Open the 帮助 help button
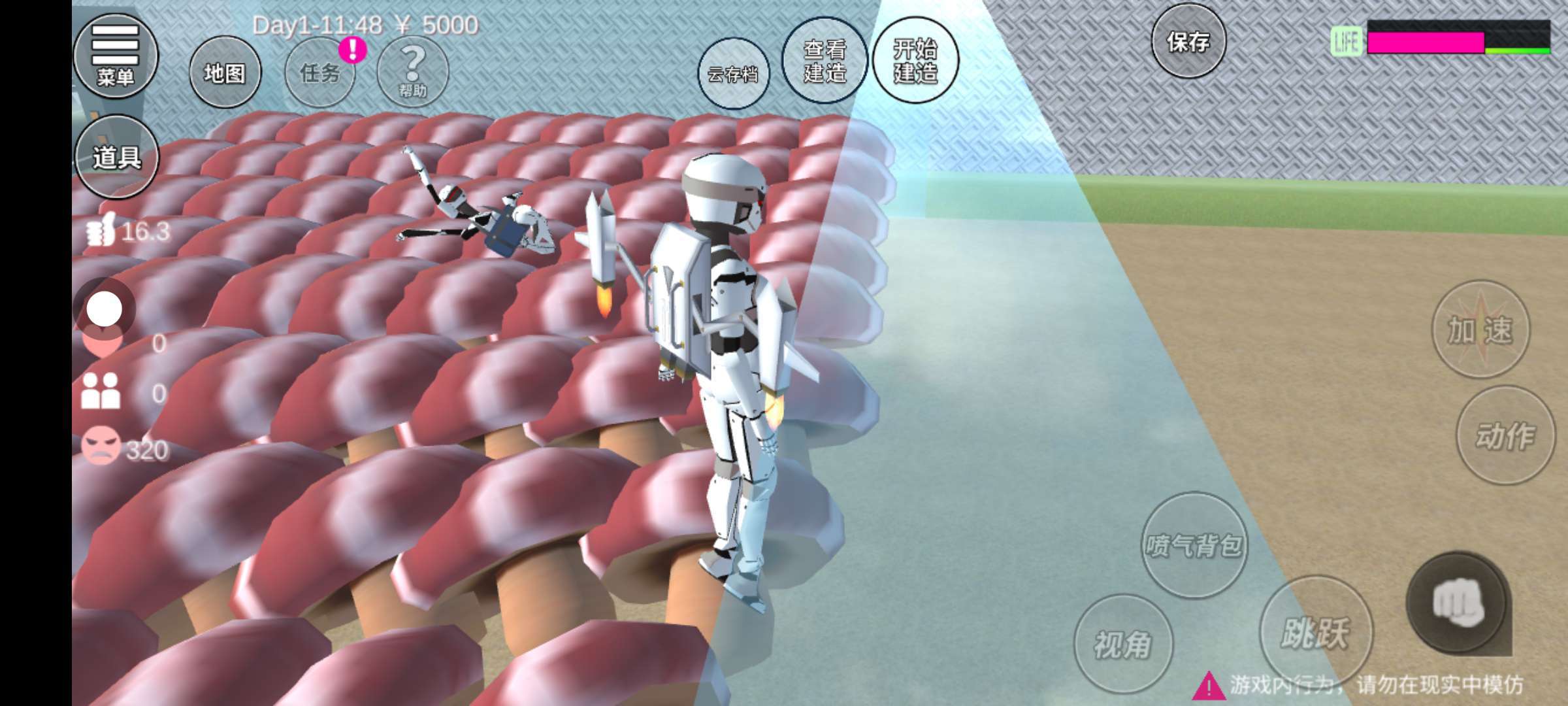Viewport: 1568px width, 706px height. (x=412, y=71)
